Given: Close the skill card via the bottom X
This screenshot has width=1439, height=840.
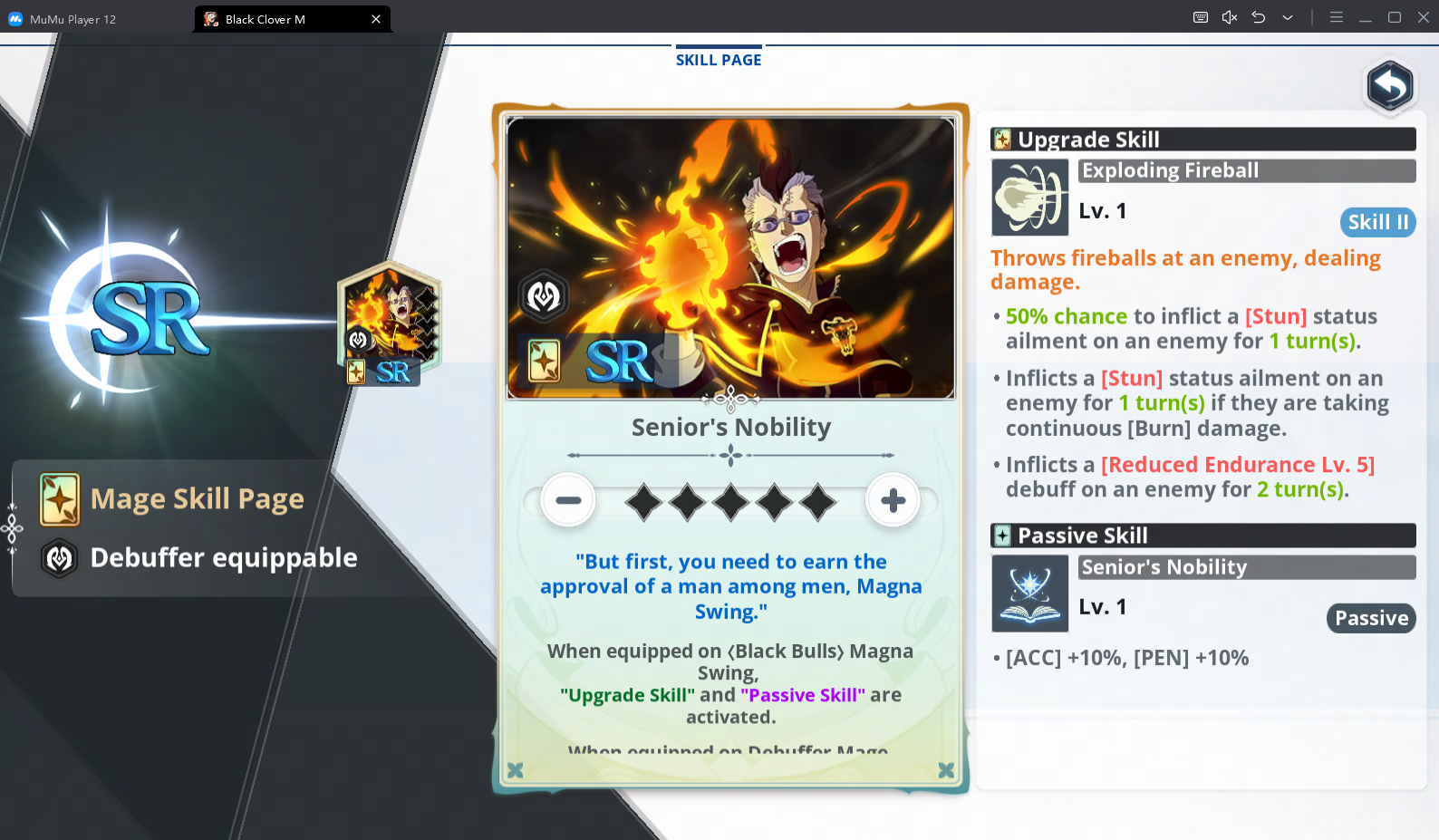Looking at the screenshot, I should pos(946,770).
